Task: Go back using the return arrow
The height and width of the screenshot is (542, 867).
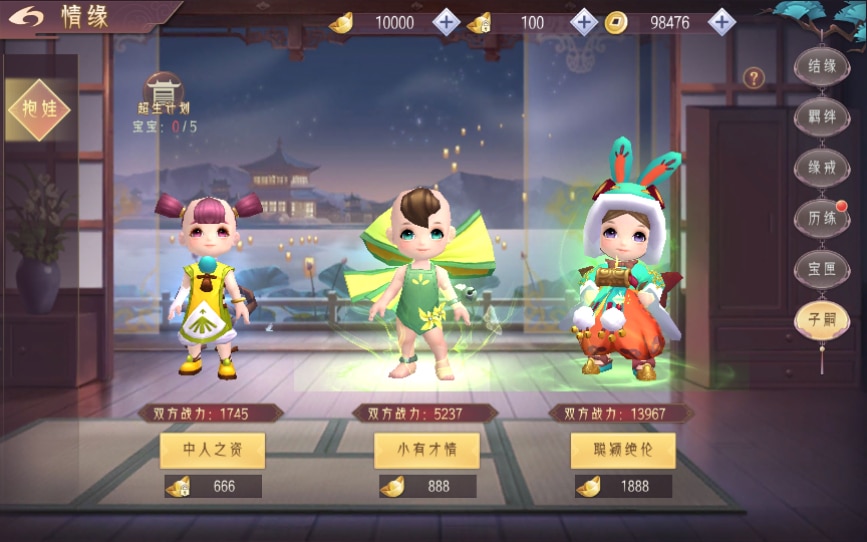Action: [x=30, y=17]
